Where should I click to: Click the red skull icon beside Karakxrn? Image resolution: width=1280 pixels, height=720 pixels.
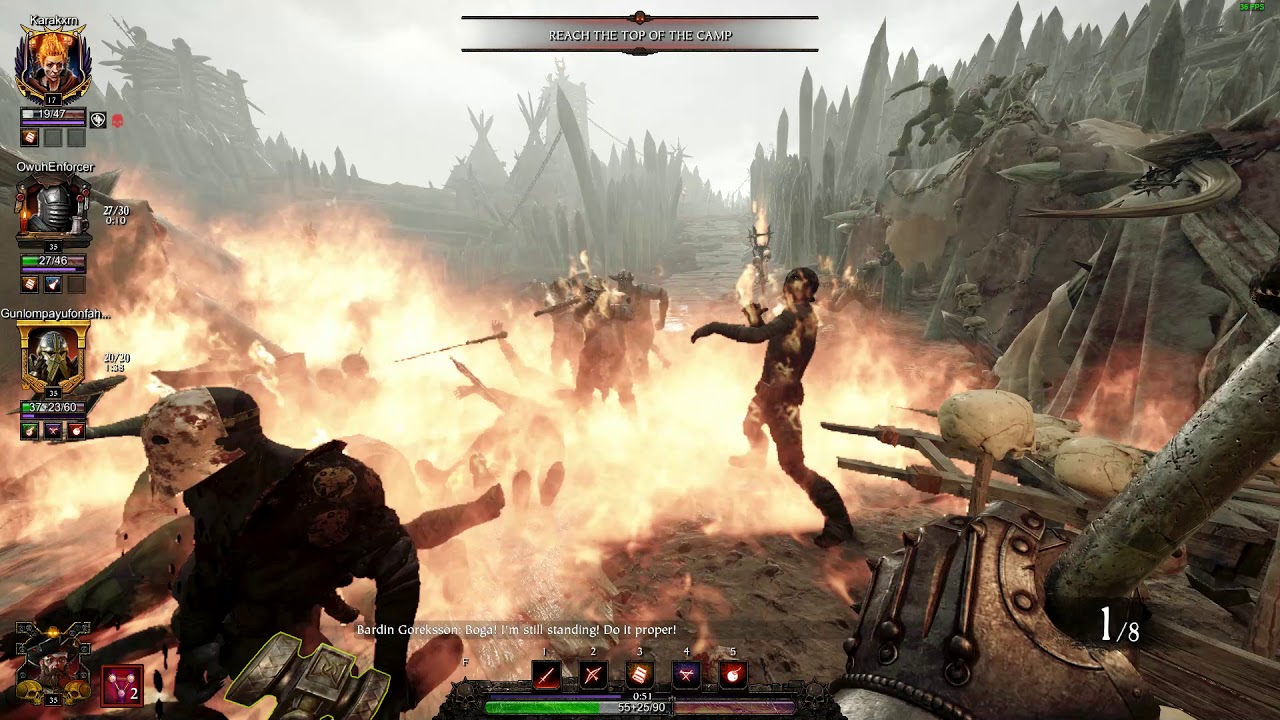tap(117, 120)
